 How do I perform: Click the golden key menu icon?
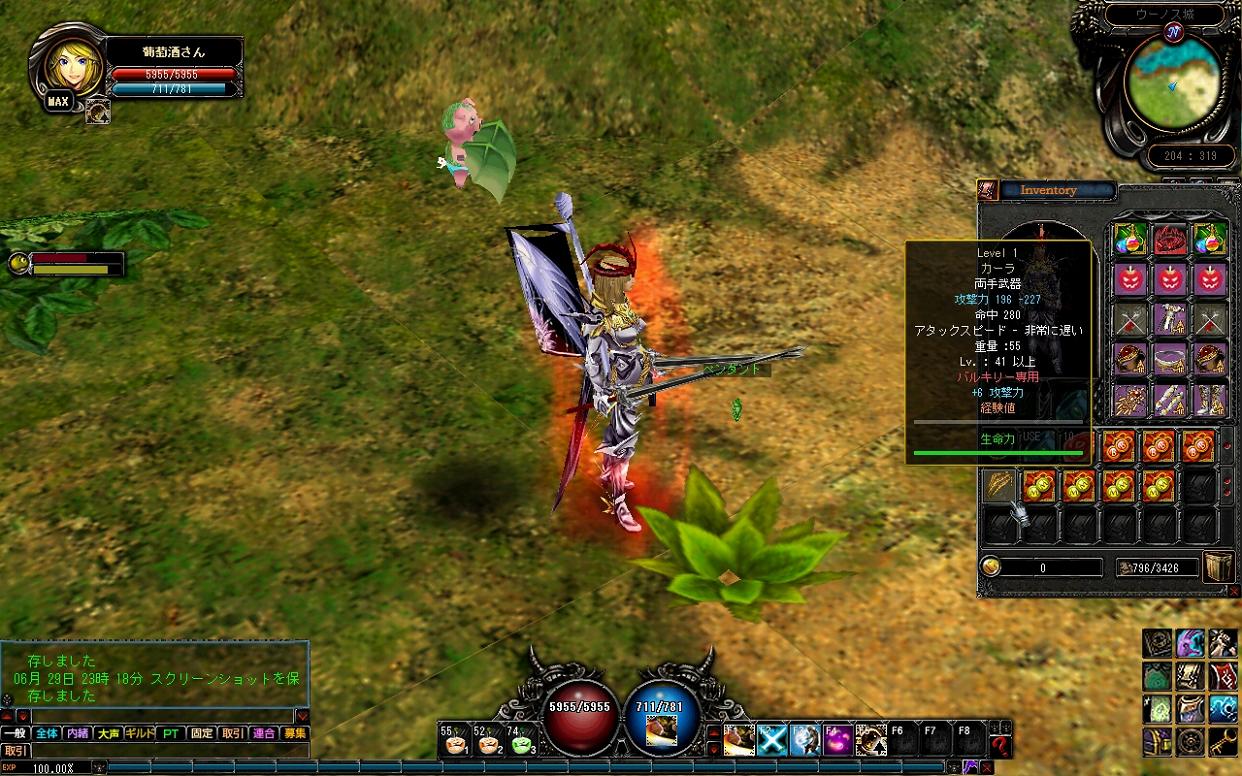point(1223,741)
